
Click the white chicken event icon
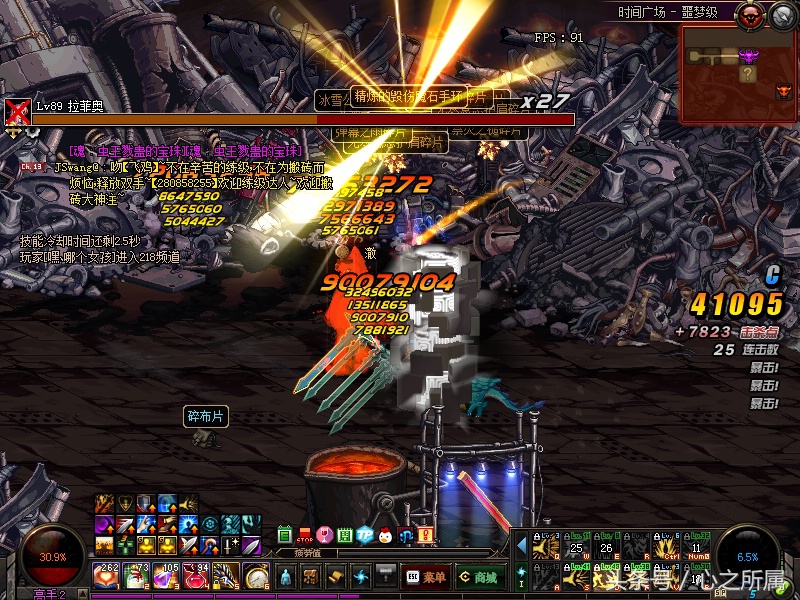coord(385,535)
